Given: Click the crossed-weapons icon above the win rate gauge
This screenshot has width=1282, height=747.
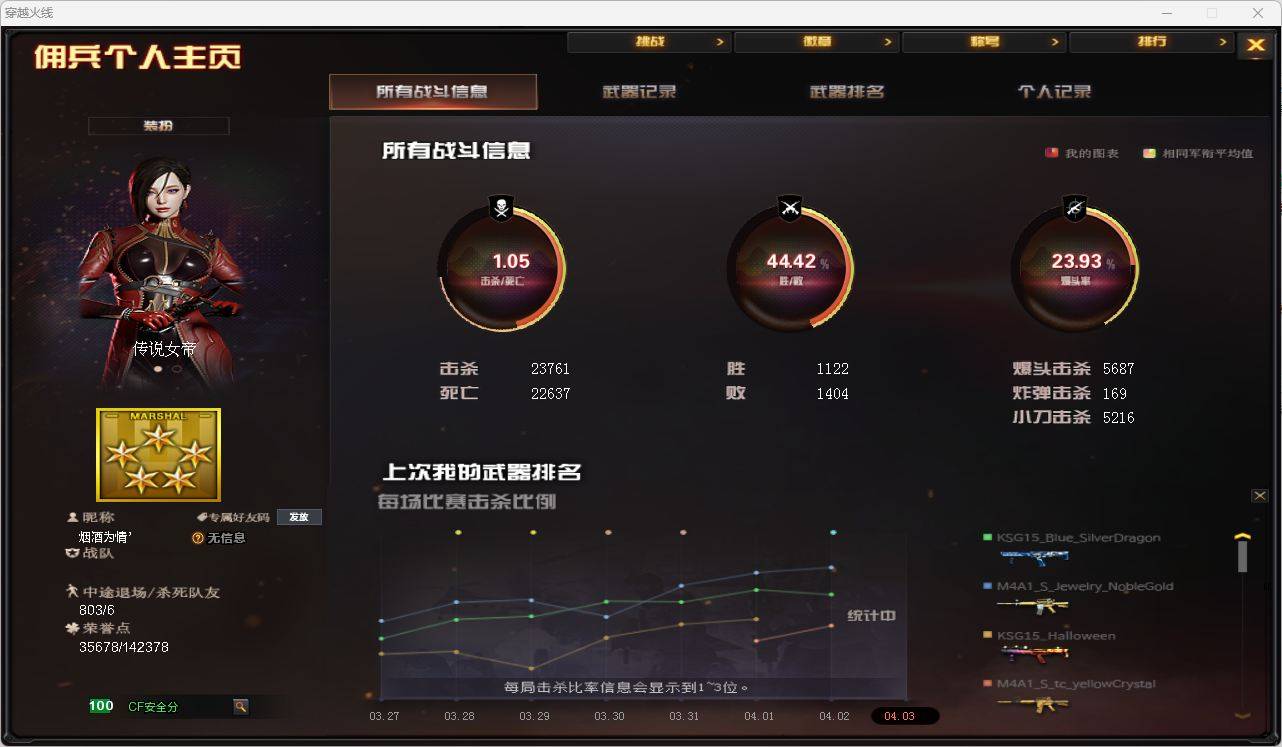Looking at the screenshot, I should click(790, 208).
